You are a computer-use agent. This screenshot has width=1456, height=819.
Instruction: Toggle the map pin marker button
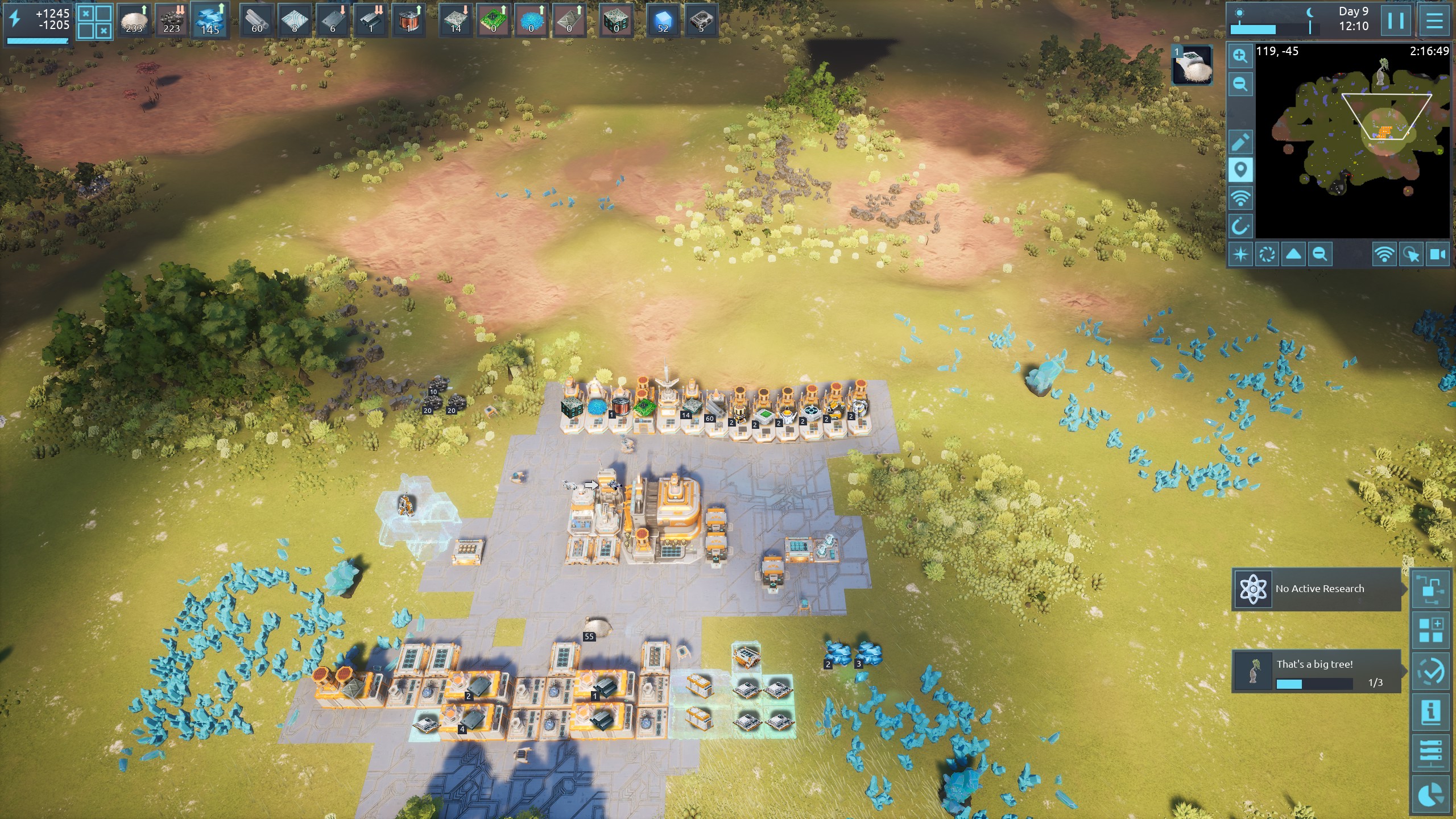point(1240,170)
